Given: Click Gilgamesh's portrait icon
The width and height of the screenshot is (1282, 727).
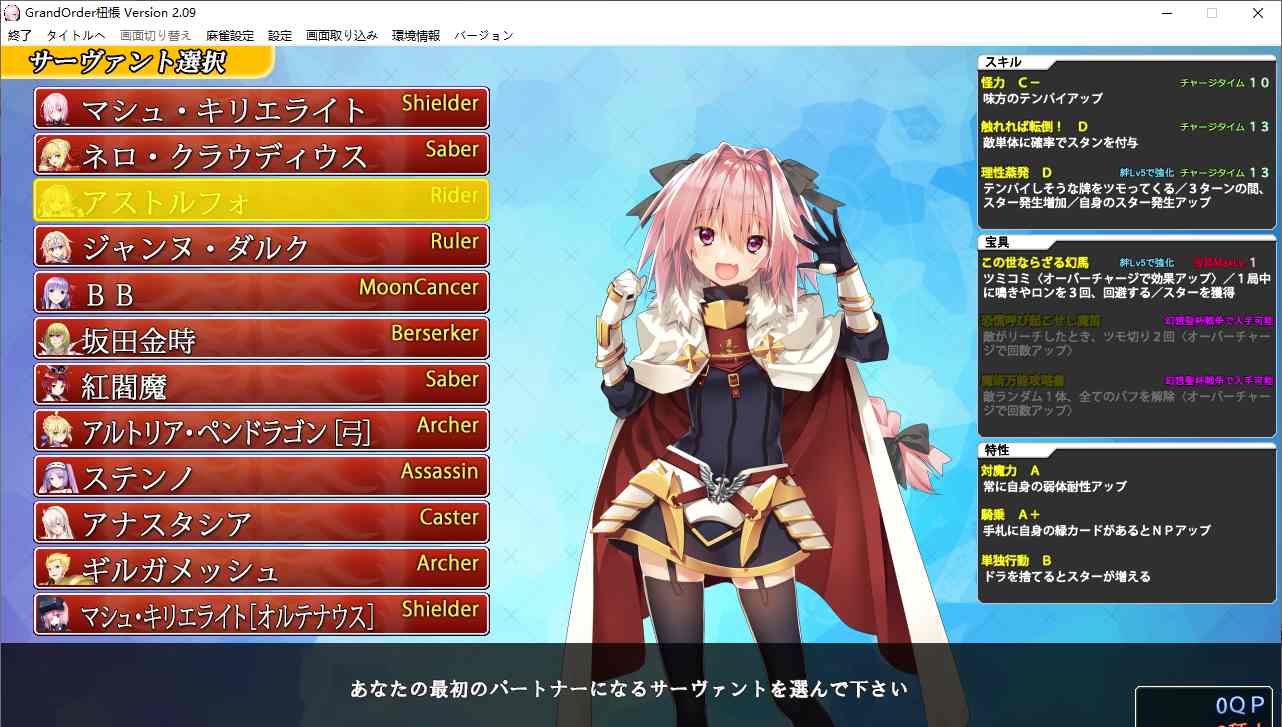Looking at the screenshot, I should point(54,567).
